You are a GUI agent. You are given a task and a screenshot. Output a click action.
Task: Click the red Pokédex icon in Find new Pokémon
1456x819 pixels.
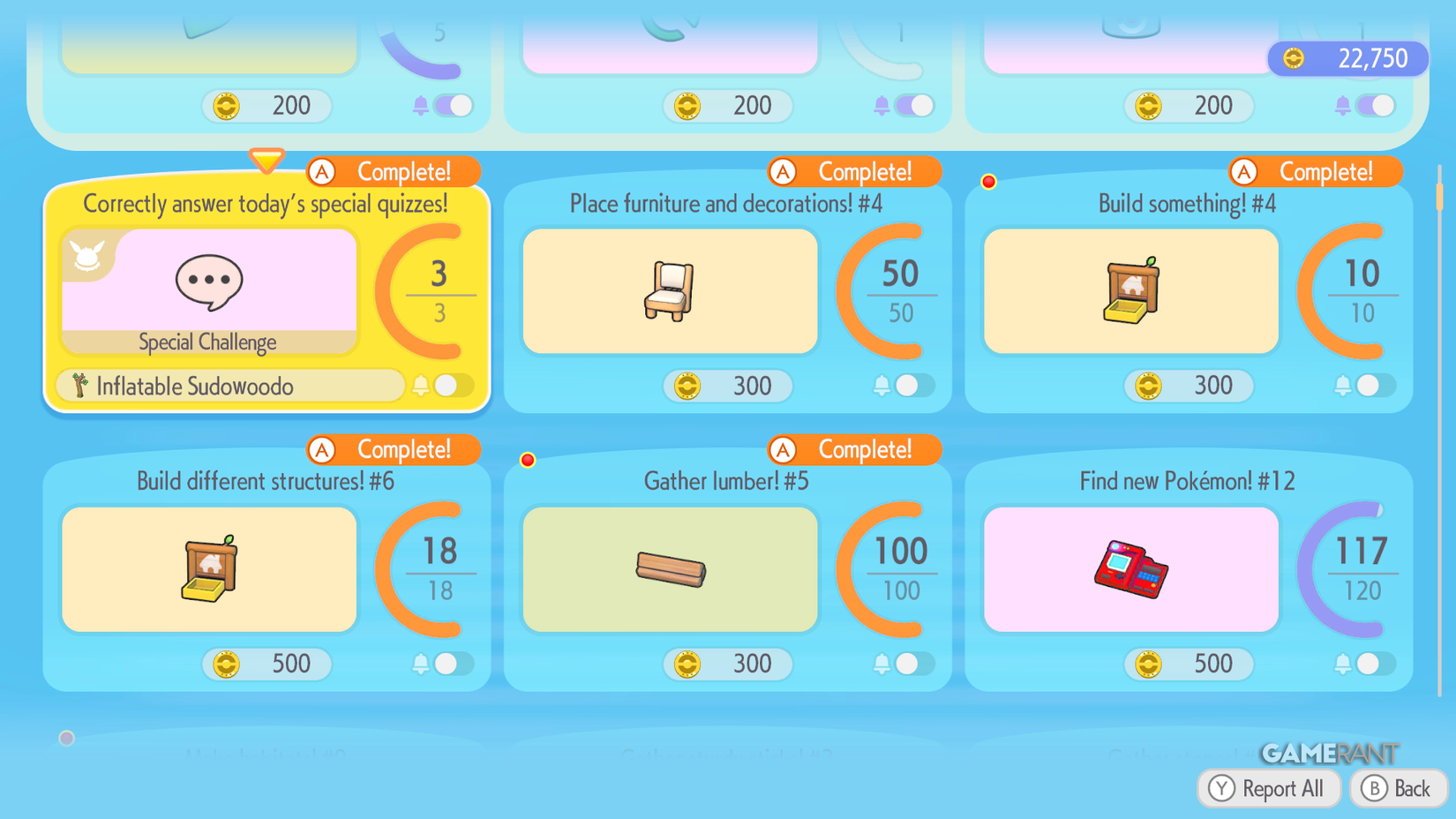1130,569
